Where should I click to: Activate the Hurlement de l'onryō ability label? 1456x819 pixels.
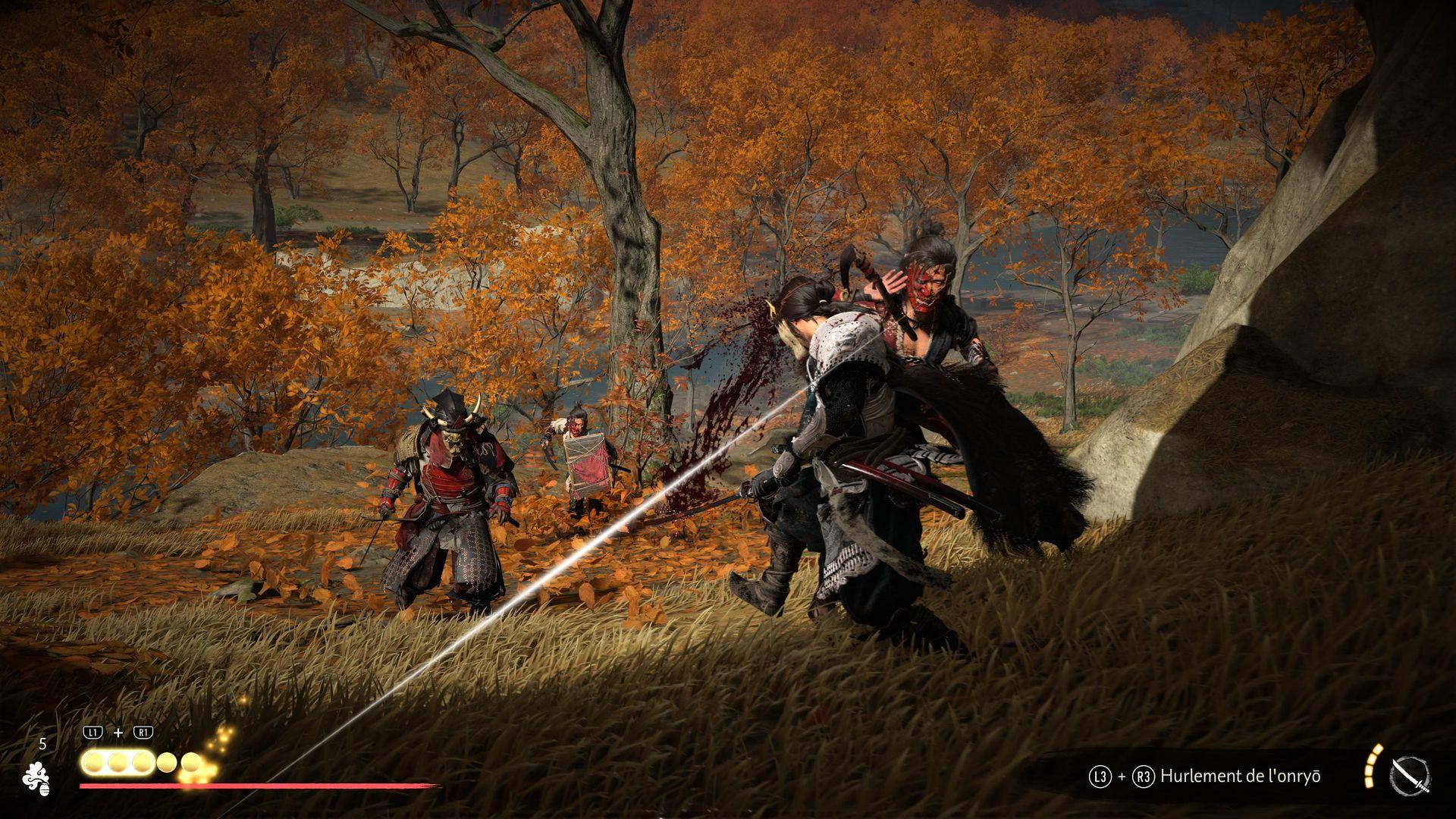(x=1240, y=776)
